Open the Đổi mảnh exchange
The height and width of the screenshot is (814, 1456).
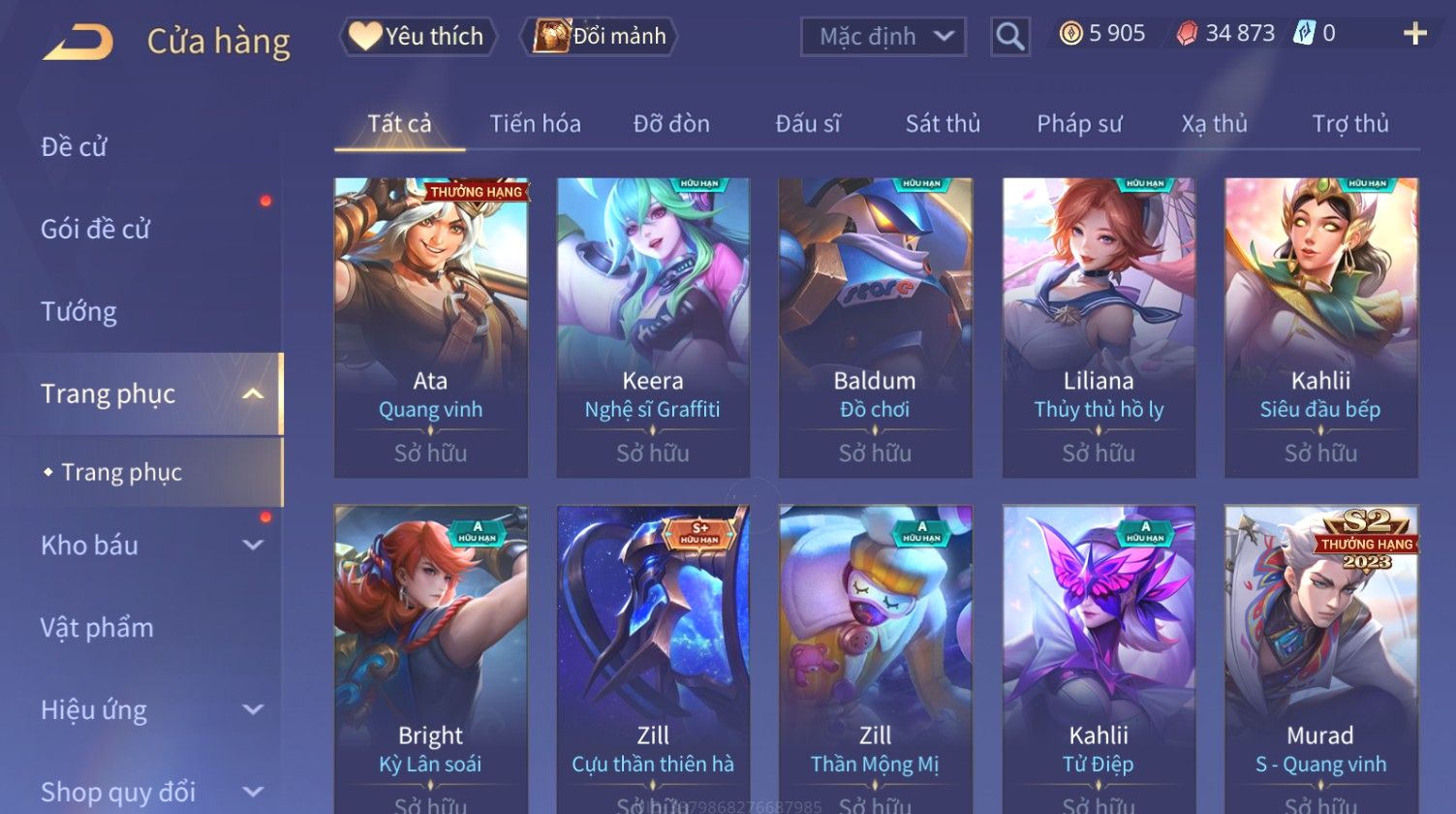click(600, 37)
